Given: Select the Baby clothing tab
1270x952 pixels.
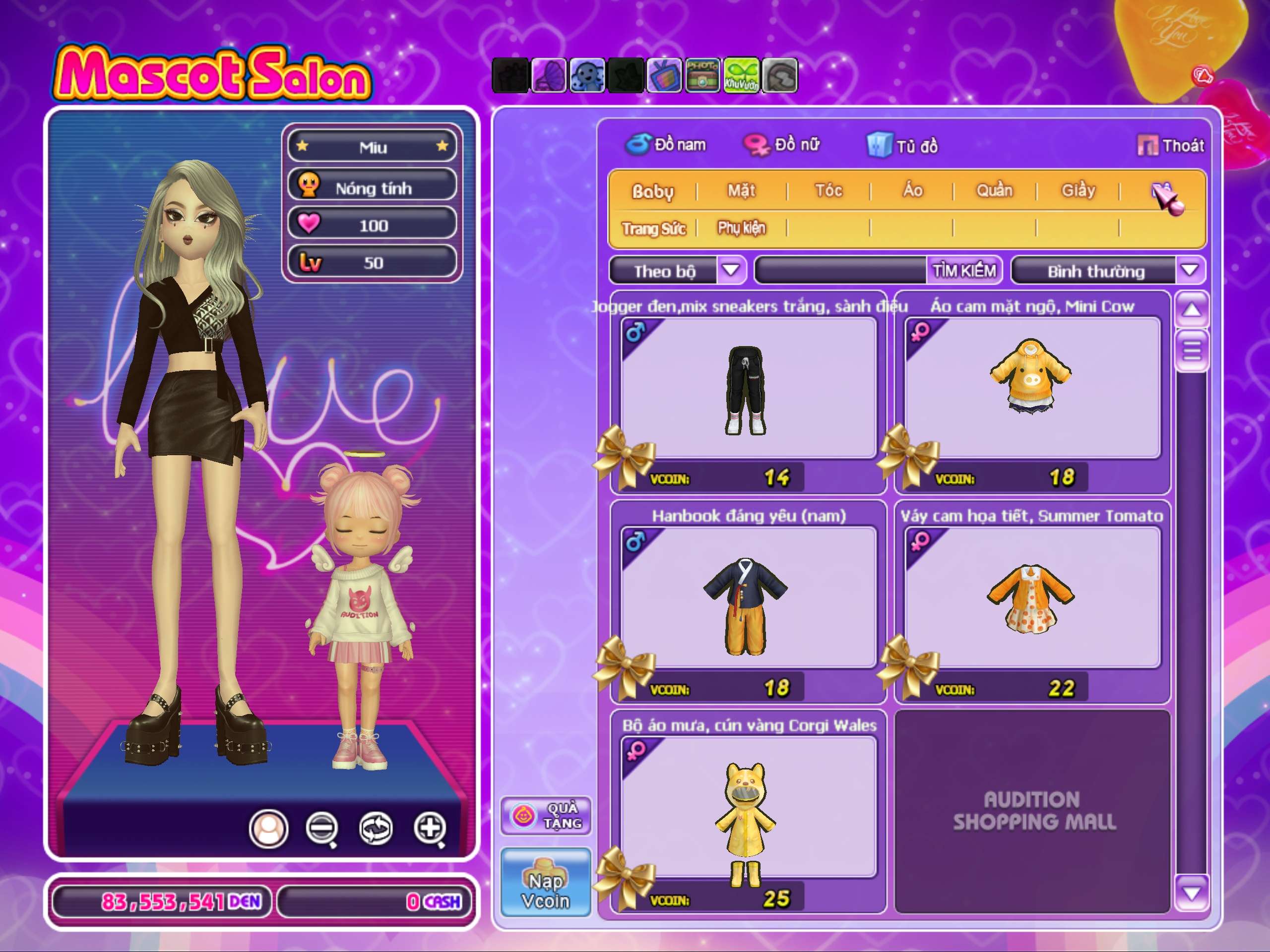Looking at the screenshot, I should pyautogui.click(x=653, y=191).
